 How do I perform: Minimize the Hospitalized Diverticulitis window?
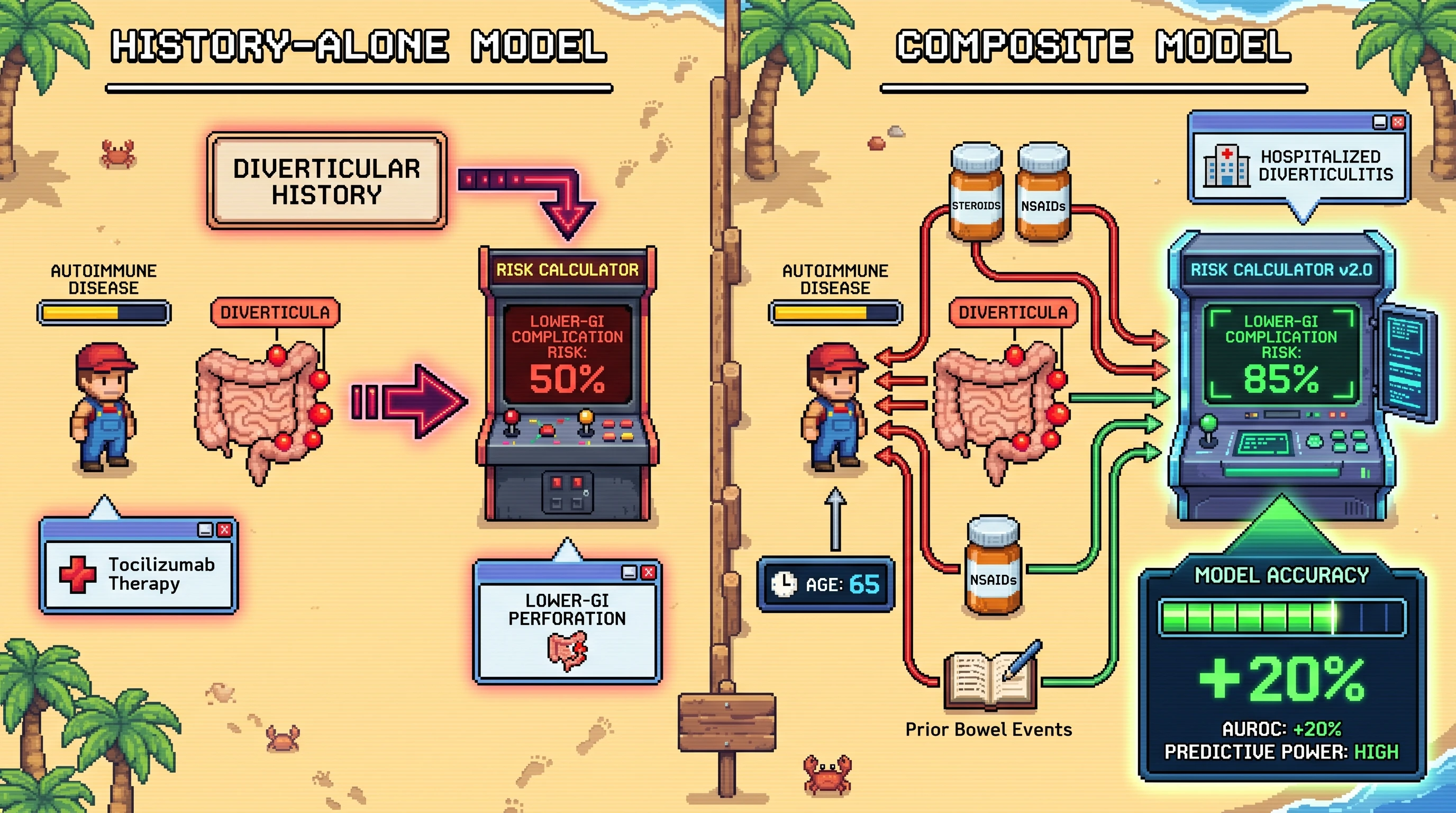pos(1380,122)
